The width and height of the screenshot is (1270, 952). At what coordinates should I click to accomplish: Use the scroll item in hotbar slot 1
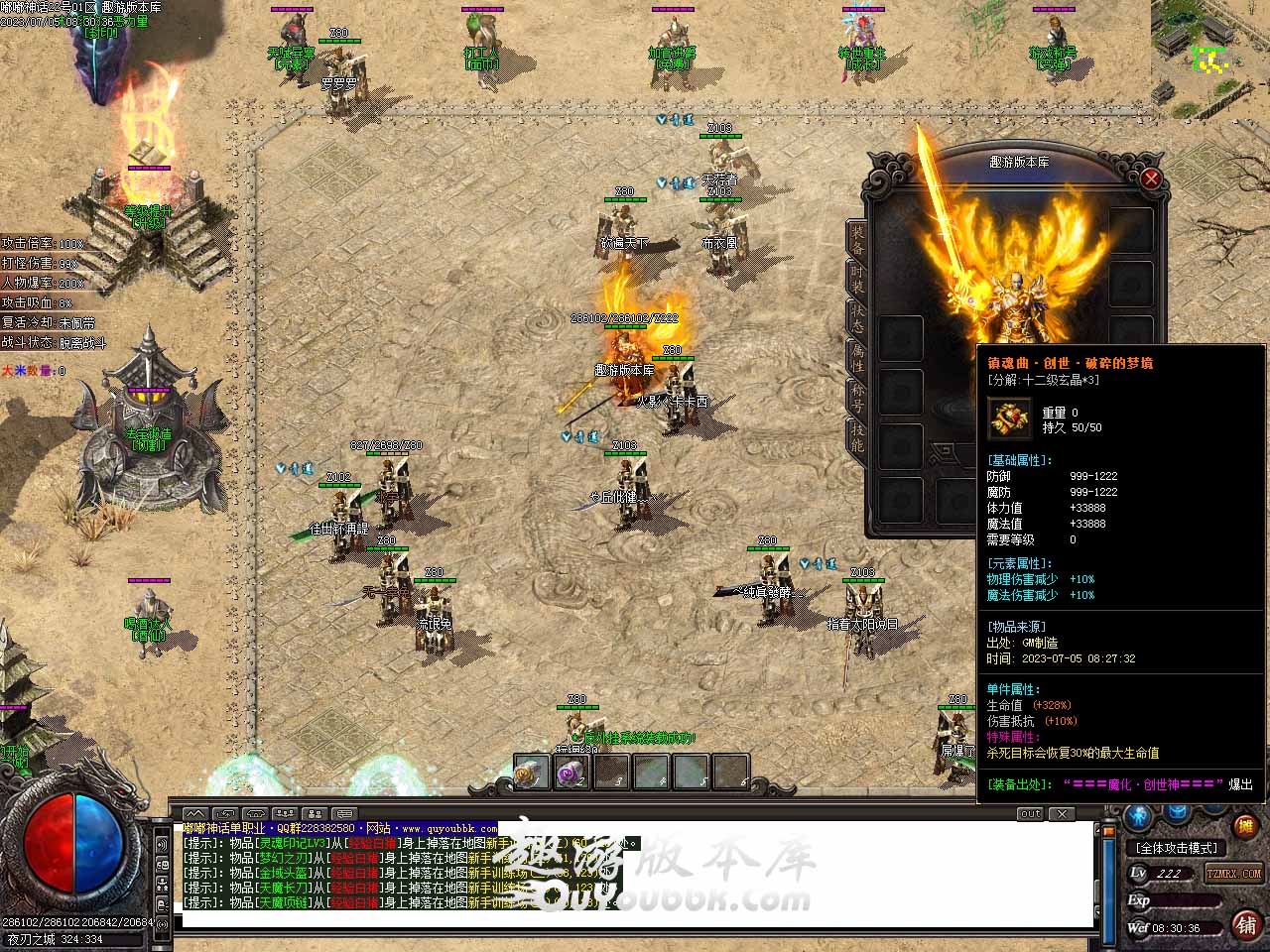532,773
